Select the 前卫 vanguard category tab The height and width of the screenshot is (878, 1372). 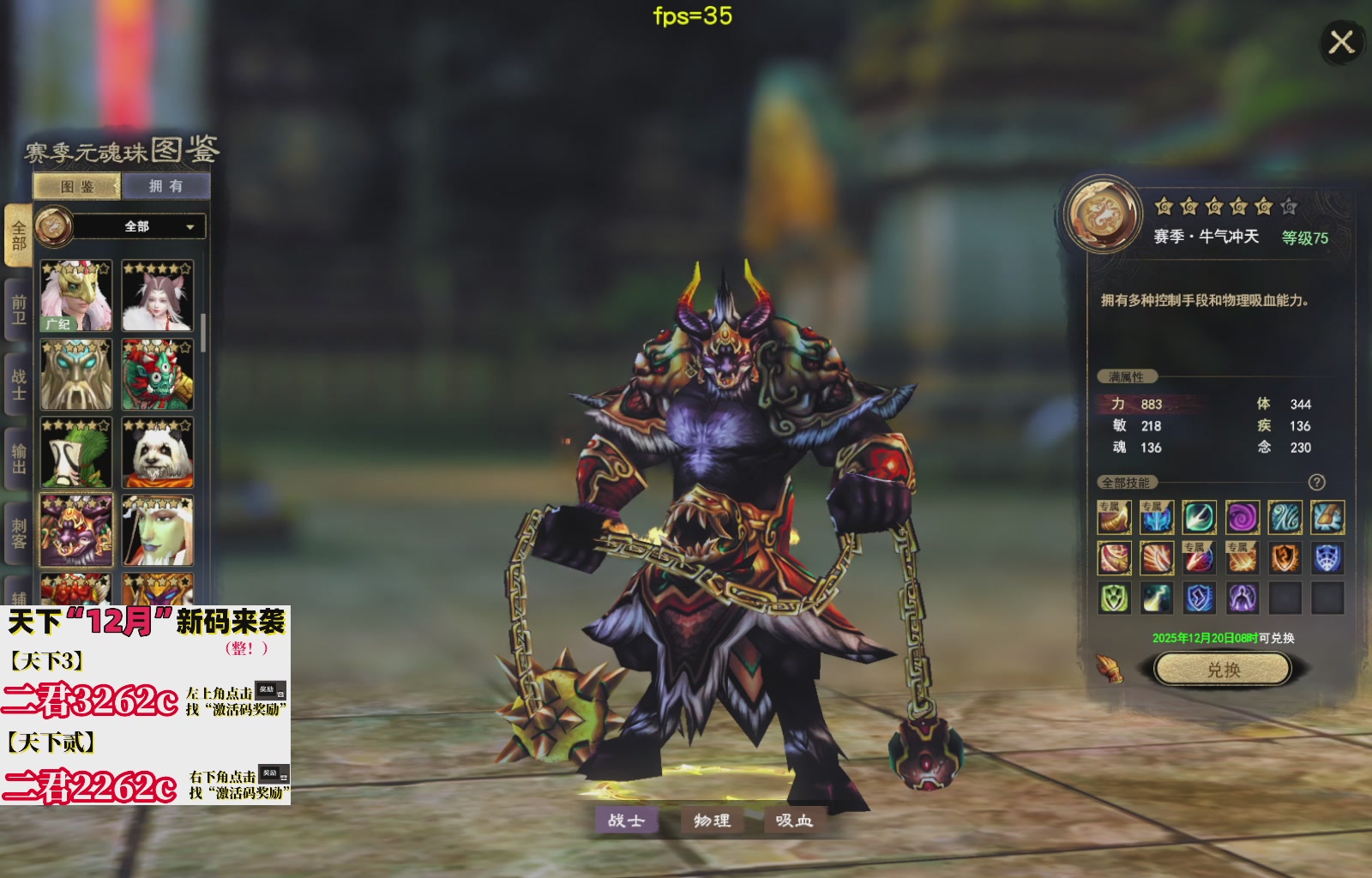[x=18, y=310]
